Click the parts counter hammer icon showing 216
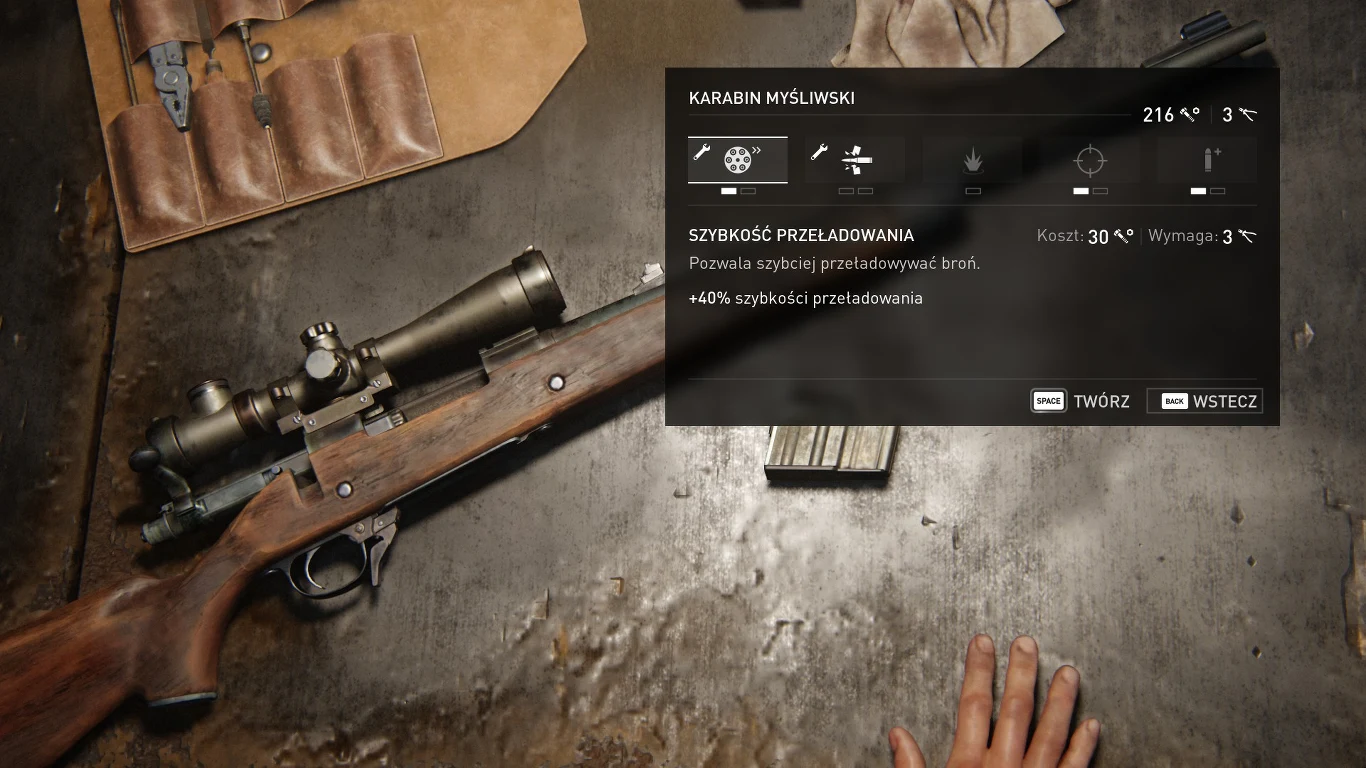 1189,114
